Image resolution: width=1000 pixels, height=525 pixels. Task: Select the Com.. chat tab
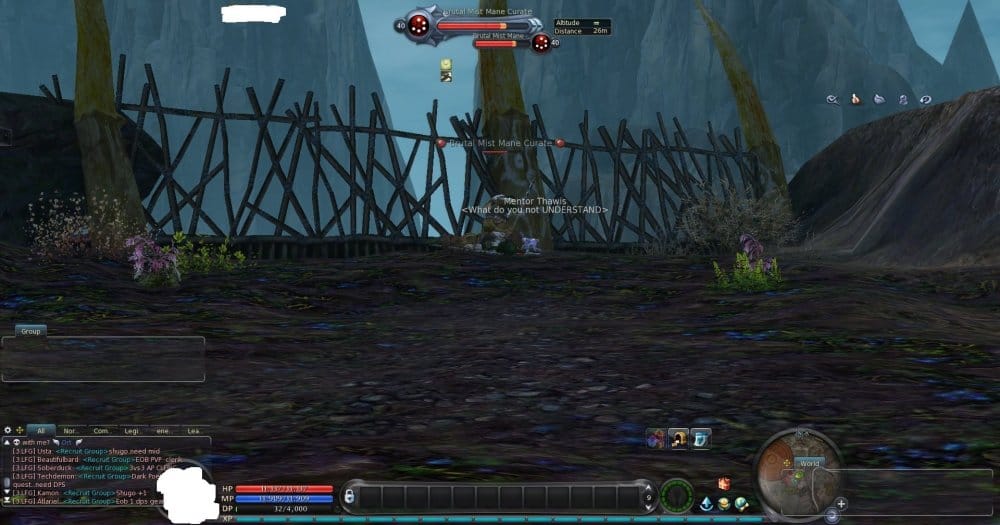[x=101, y=430]
